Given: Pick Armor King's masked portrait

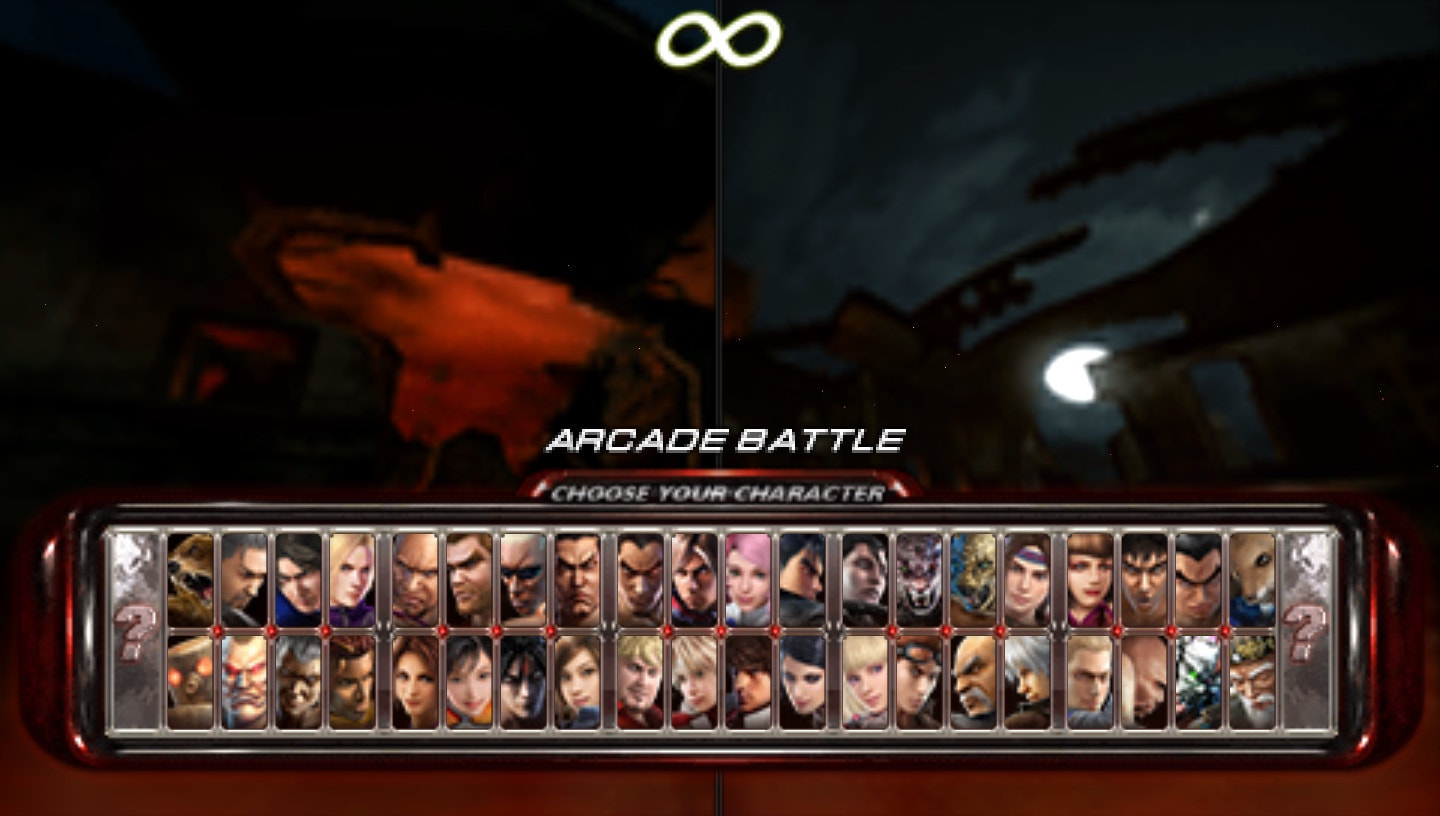Looking at the screenshot, I should coord(916,580).
